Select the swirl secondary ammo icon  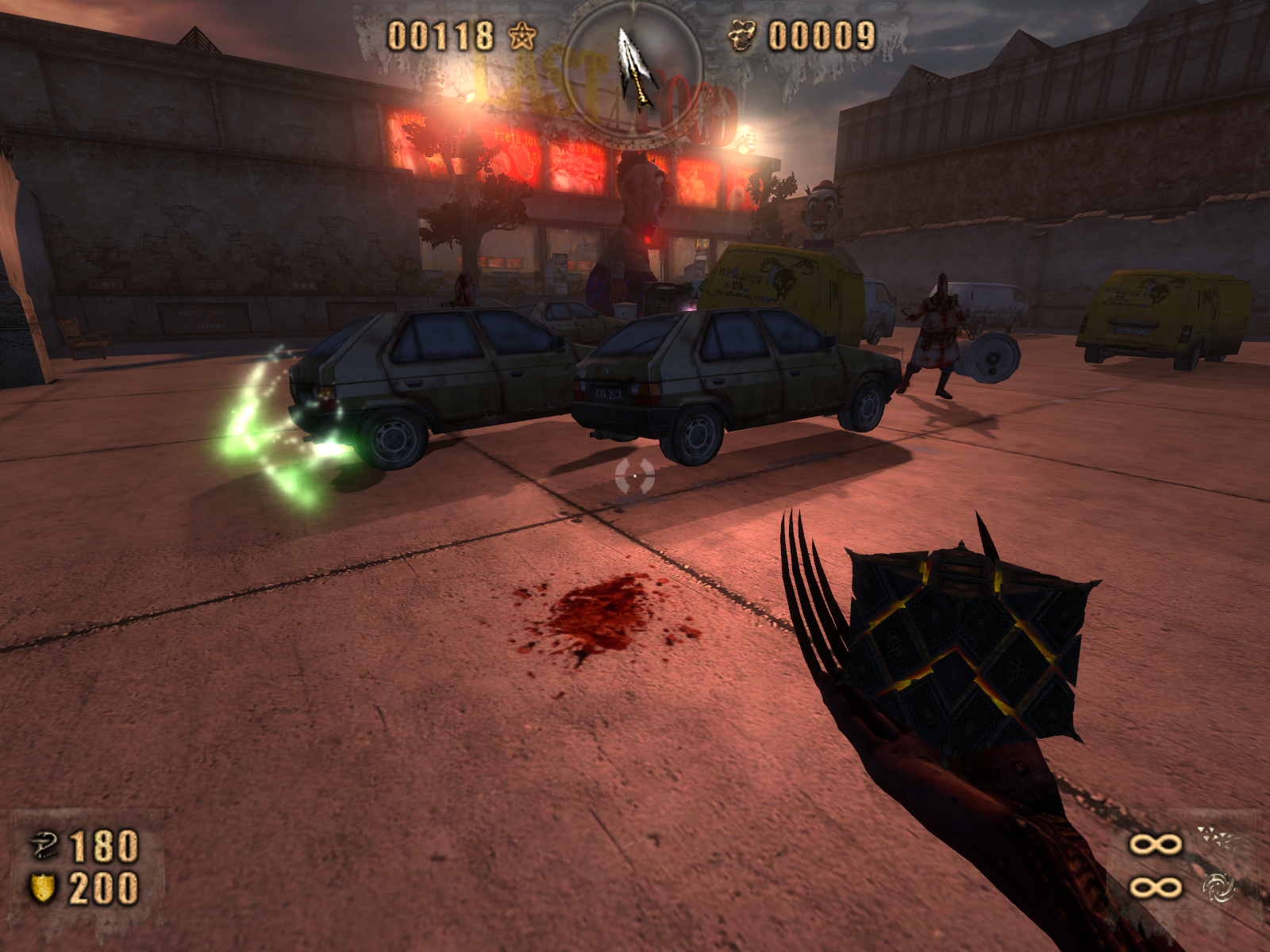1219,889
